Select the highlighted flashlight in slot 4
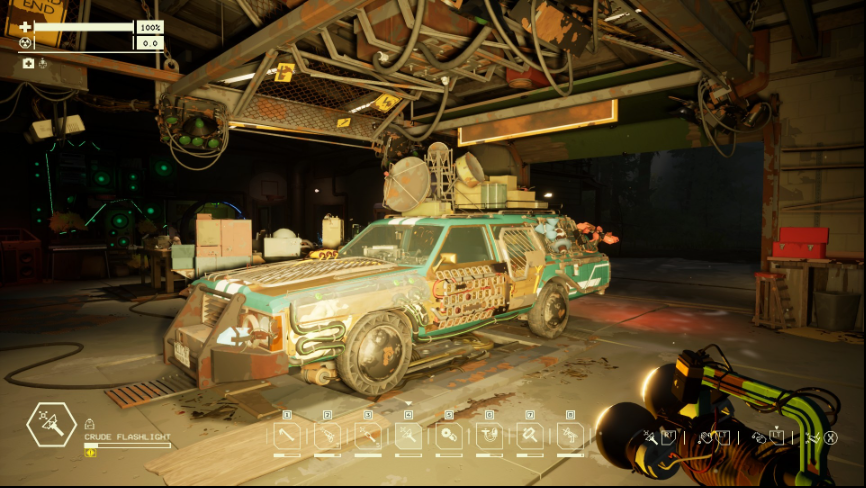Screen dimensions: 866x488 tap(408, 435)
